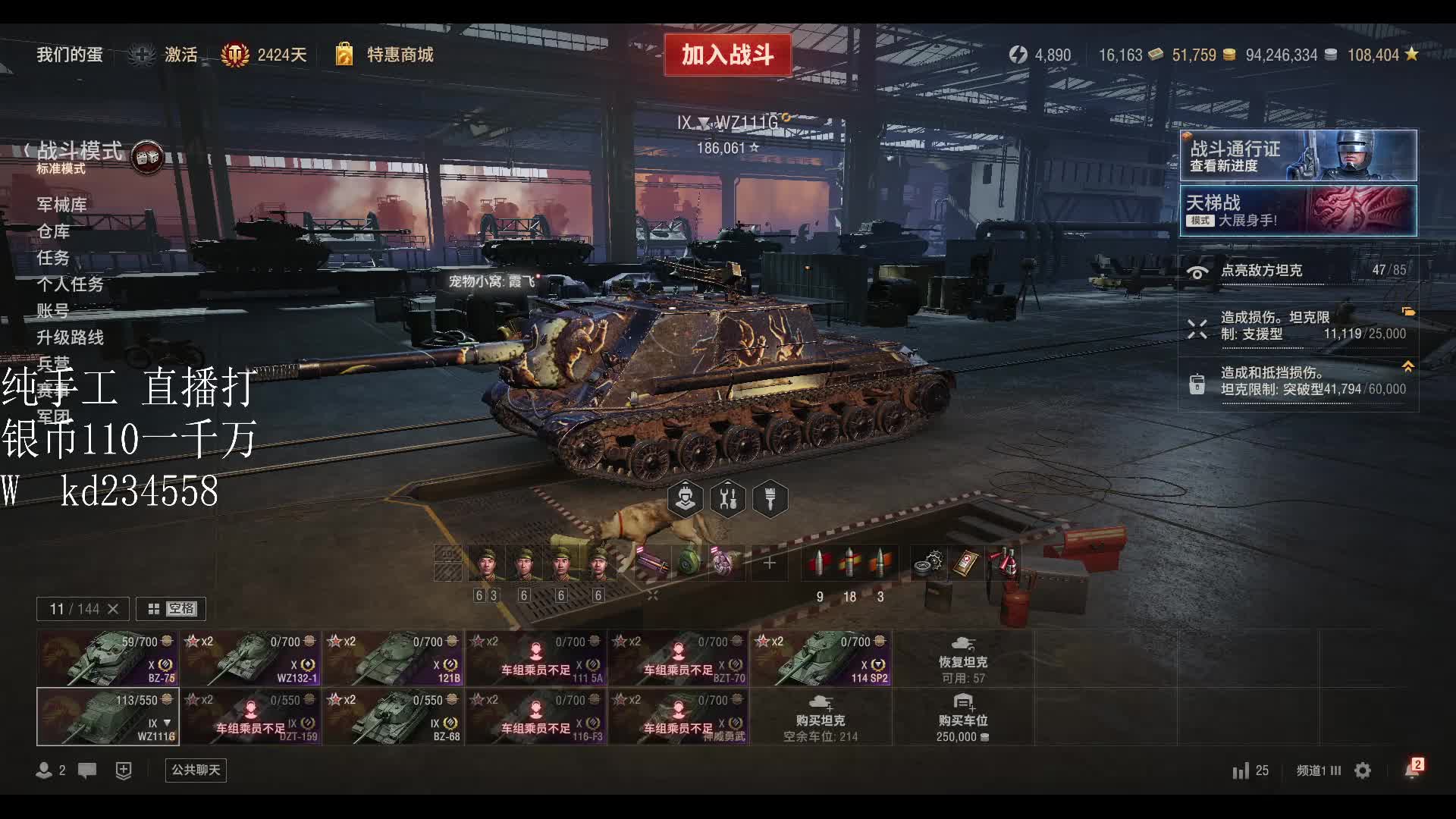1456x819 pixels.
Task: View the 战斗通行证 battle pass progress
Action: 1298,155
